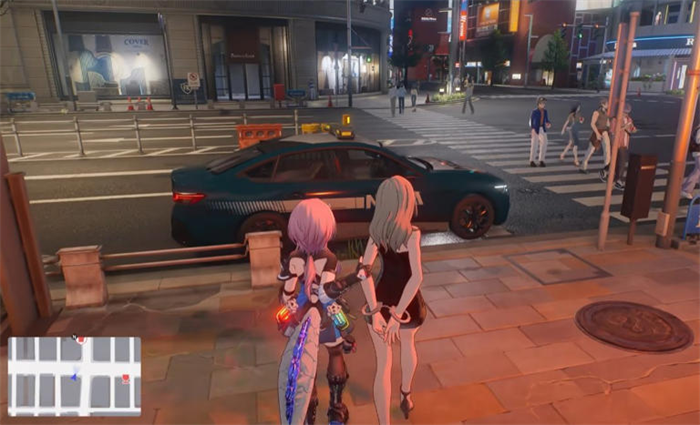This screenshot has height=425, width=700.
Task: Select the red marker on minimap's right side
Action: point(125,379)
